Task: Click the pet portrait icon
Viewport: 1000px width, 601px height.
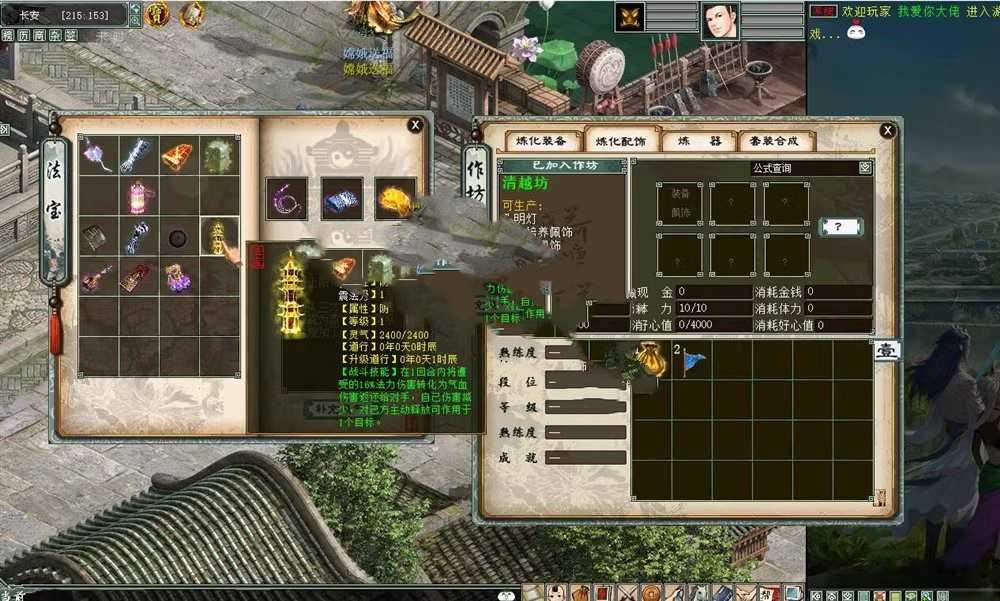Action: [x=630, y=17]
